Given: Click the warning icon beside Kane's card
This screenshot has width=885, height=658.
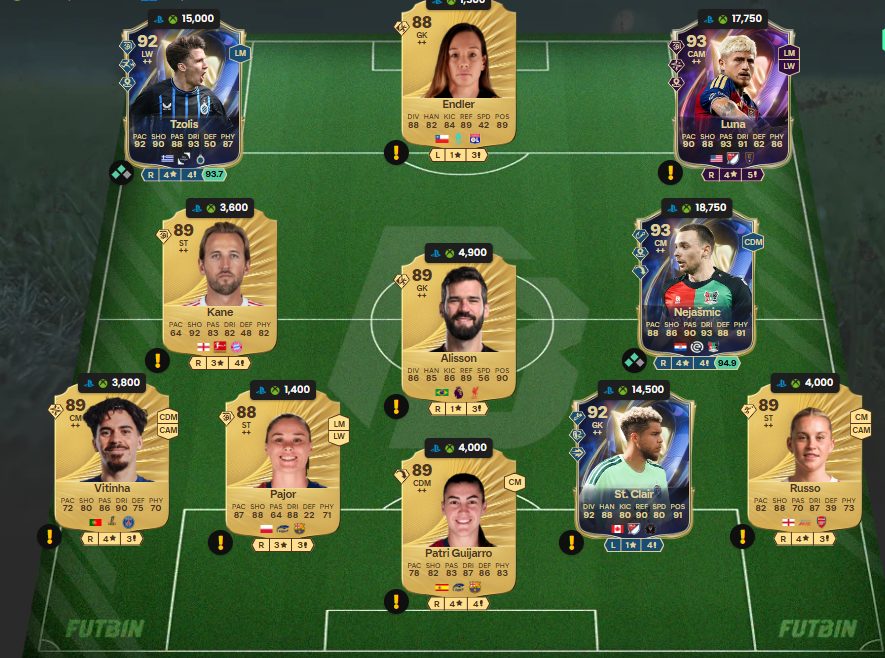Looking at the screenshot, I should (157, 360).
